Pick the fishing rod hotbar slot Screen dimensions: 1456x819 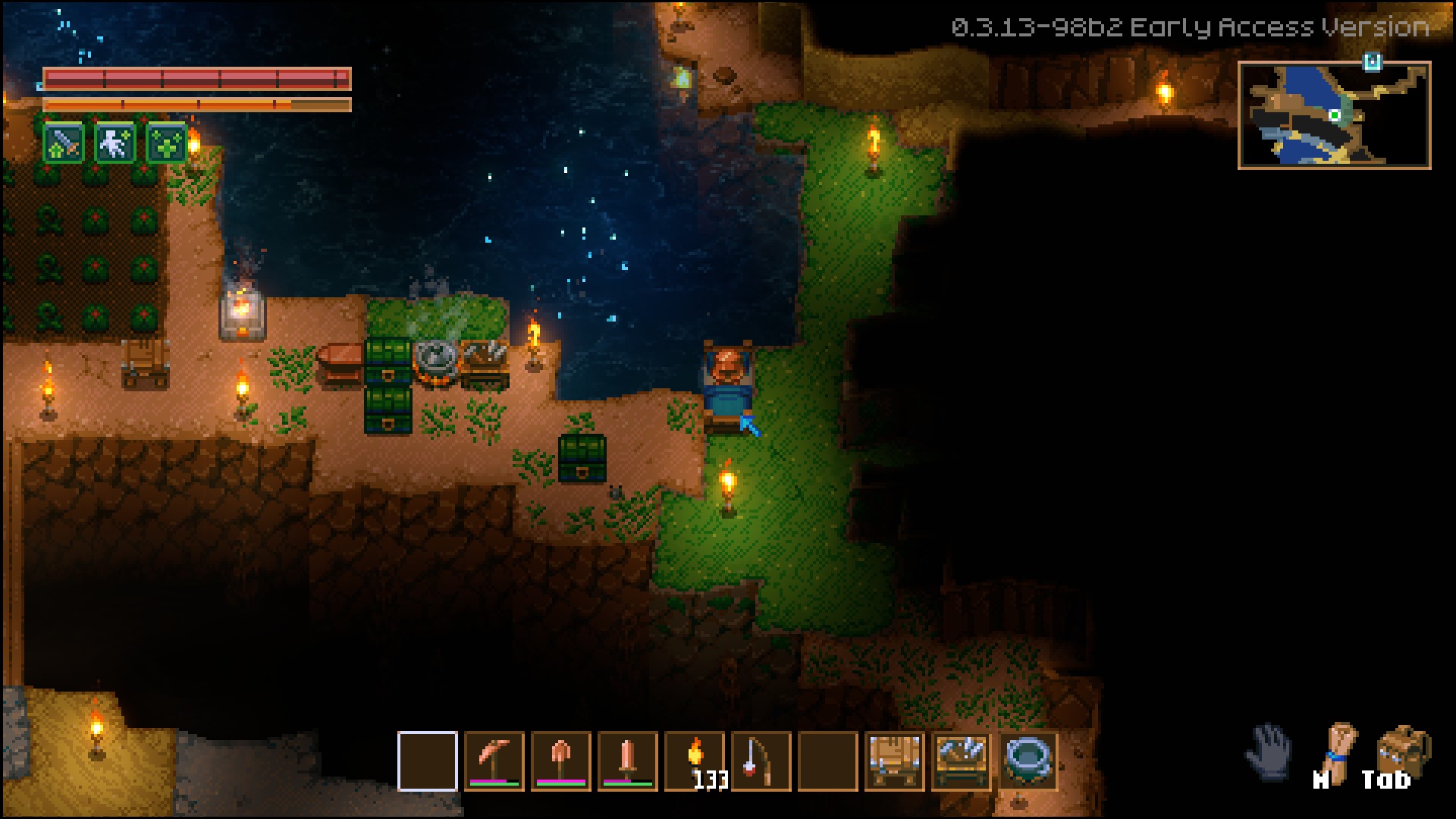(761, 761)
